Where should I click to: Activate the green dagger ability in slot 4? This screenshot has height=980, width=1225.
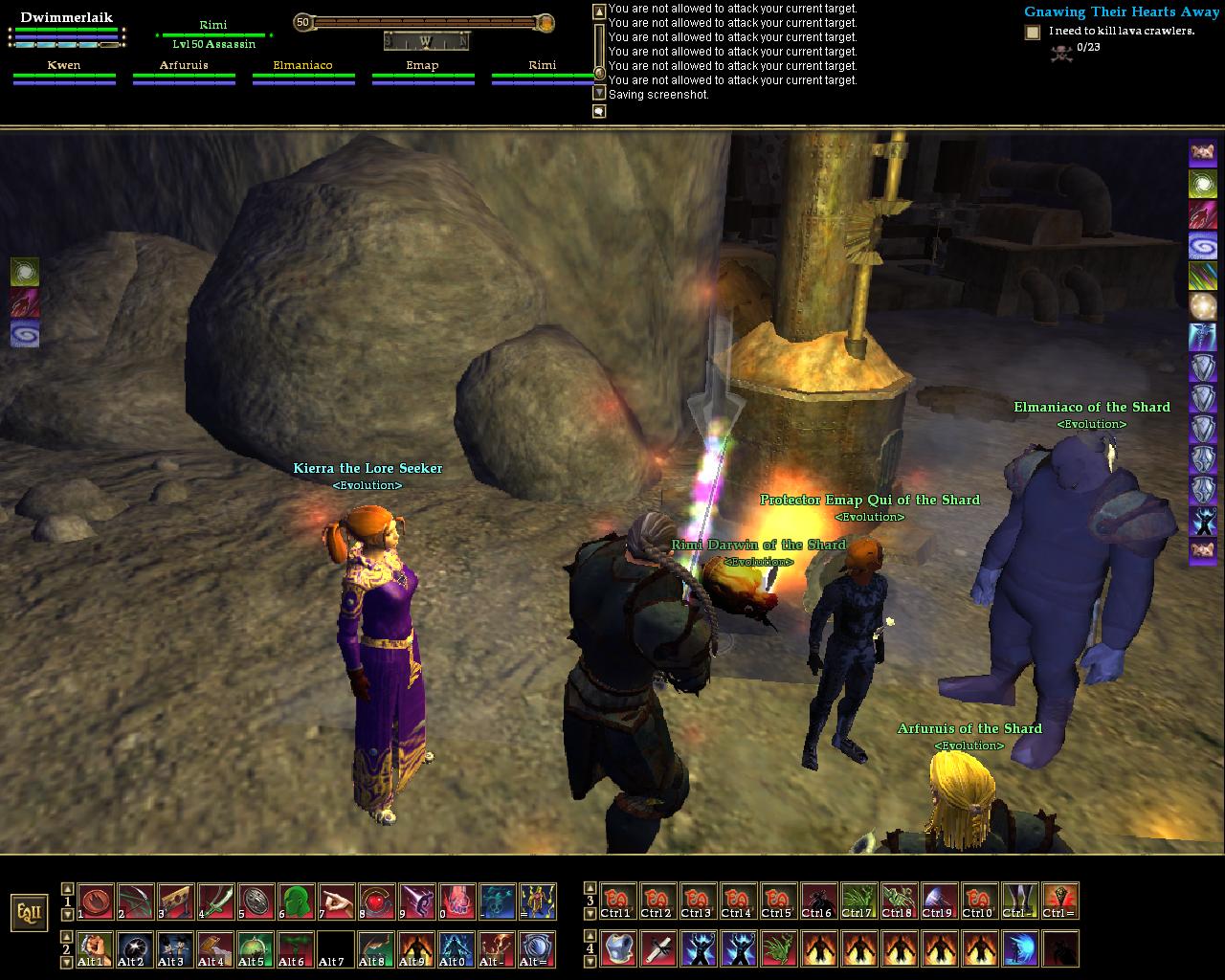(x=216, y=902)
